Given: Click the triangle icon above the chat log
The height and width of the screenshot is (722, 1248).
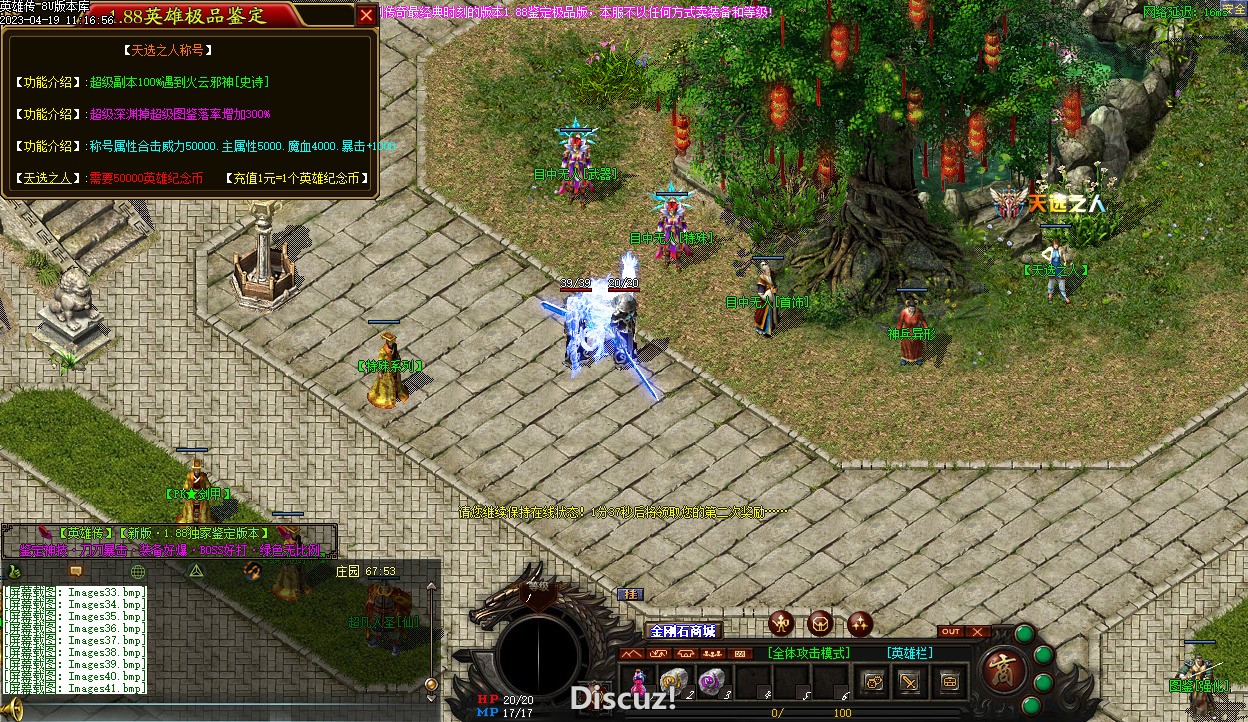Looking at the screenshot, I should click(197, 571).
